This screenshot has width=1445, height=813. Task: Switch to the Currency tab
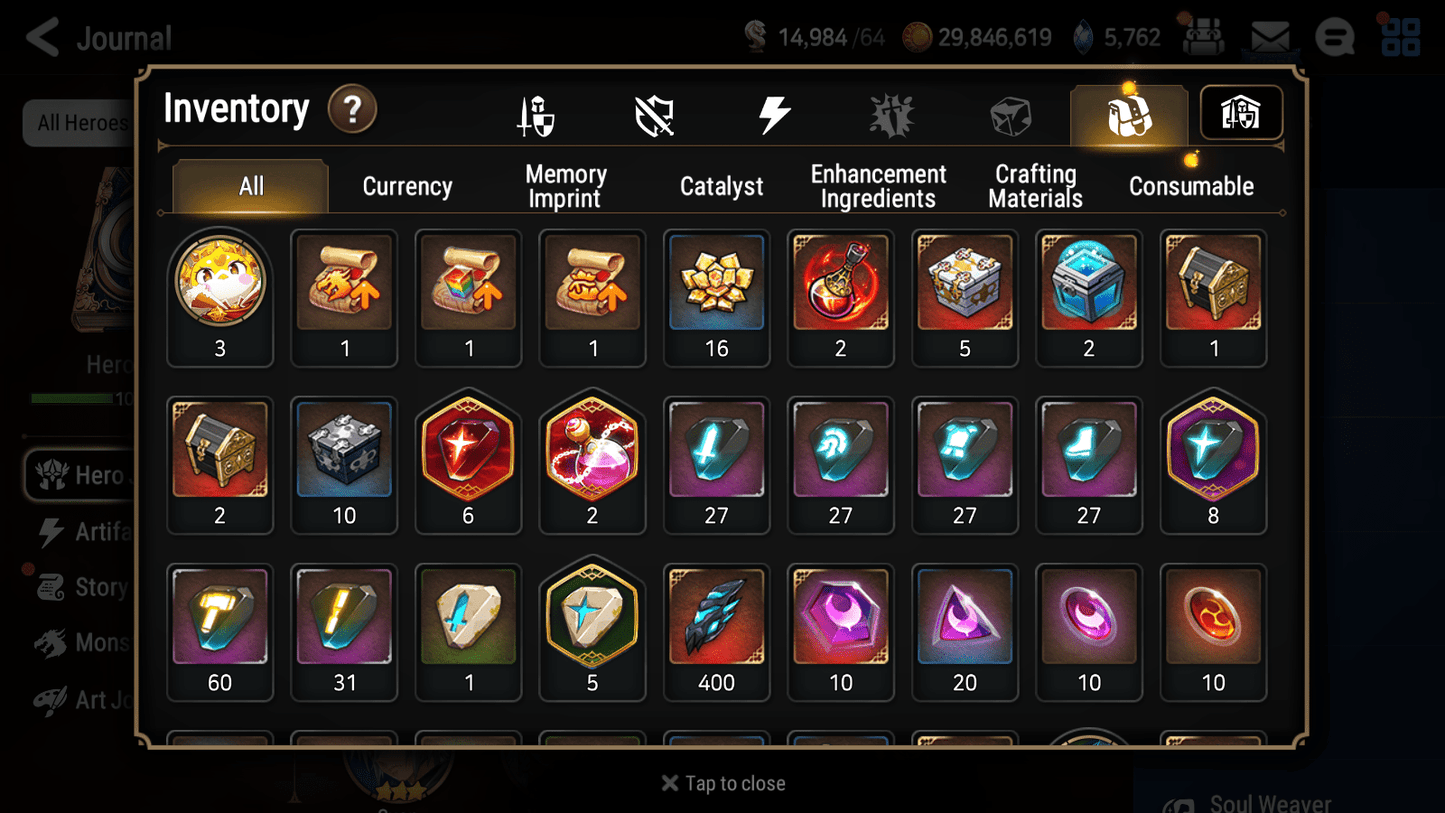(407, 186)
